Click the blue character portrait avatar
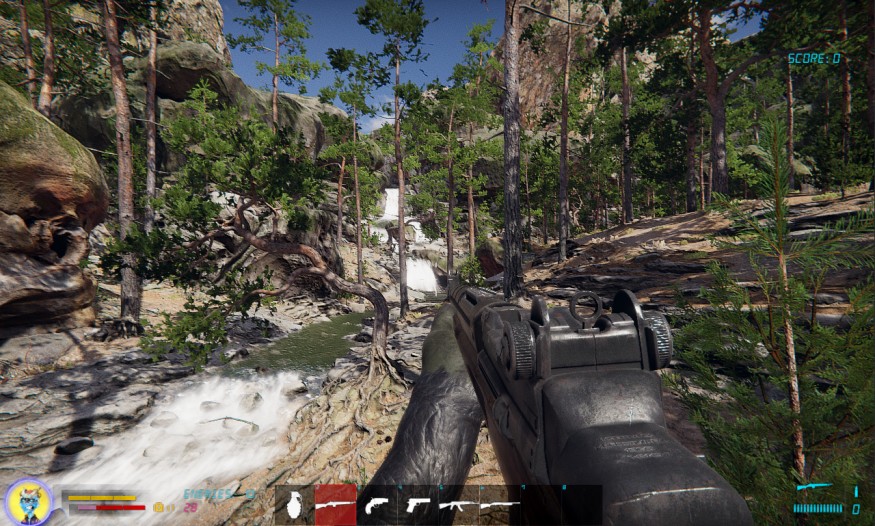875x526 pixels. coord(28,501)
